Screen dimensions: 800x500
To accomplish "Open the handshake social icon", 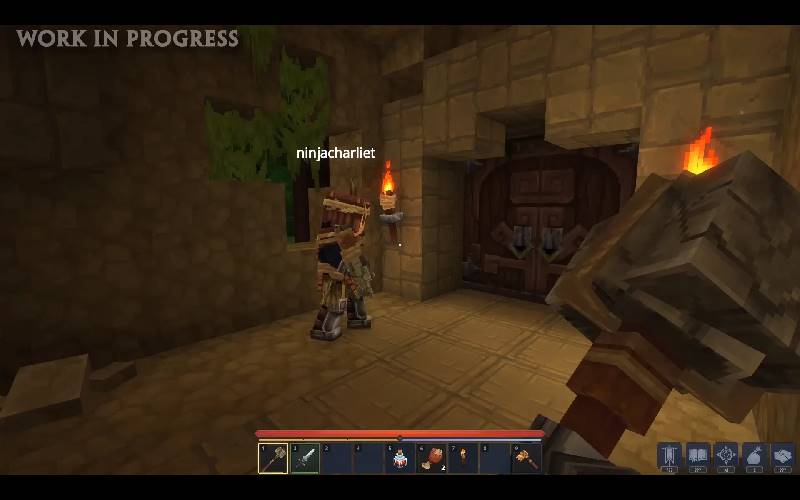I will 783,455.
